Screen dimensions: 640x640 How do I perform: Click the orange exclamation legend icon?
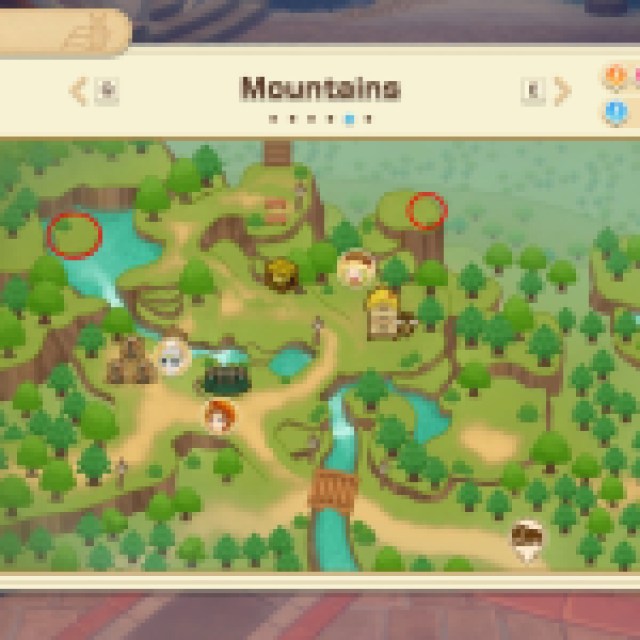click(x=614, y=77)
